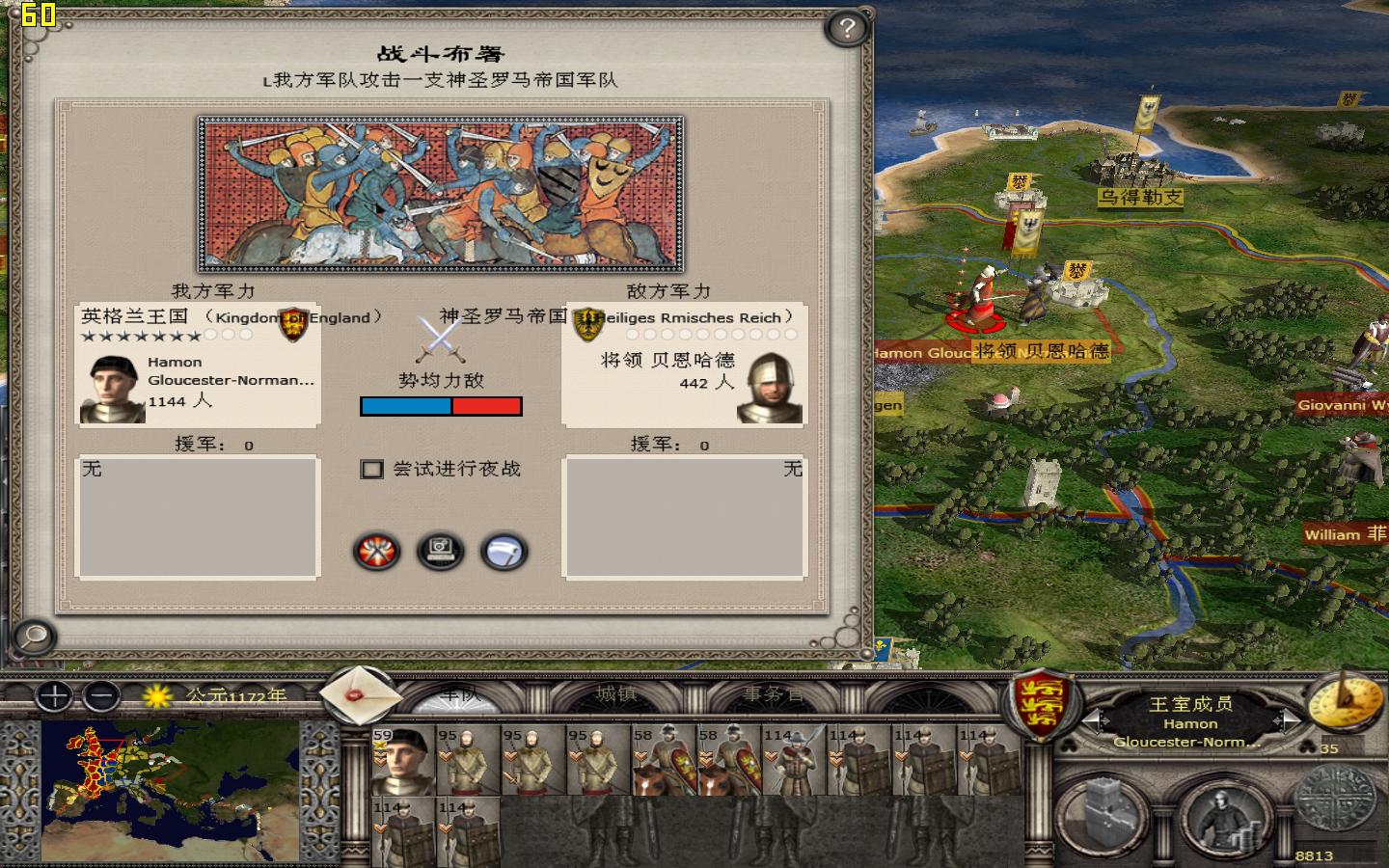The width and height of the screenshot is (1389, 868).
Task: Auto-resolve the battle via the computer screen icon
Action: pyautogui.click(x=441, y=552)
